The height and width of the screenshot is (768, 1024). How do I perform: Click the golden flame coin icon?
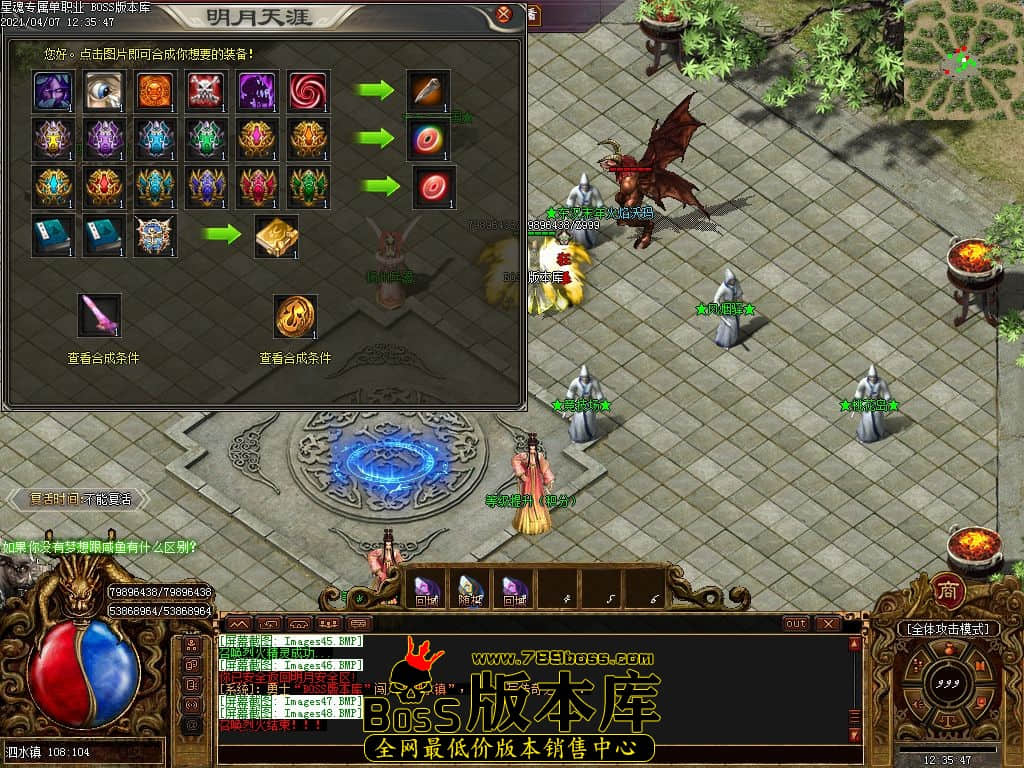point(296,316)
